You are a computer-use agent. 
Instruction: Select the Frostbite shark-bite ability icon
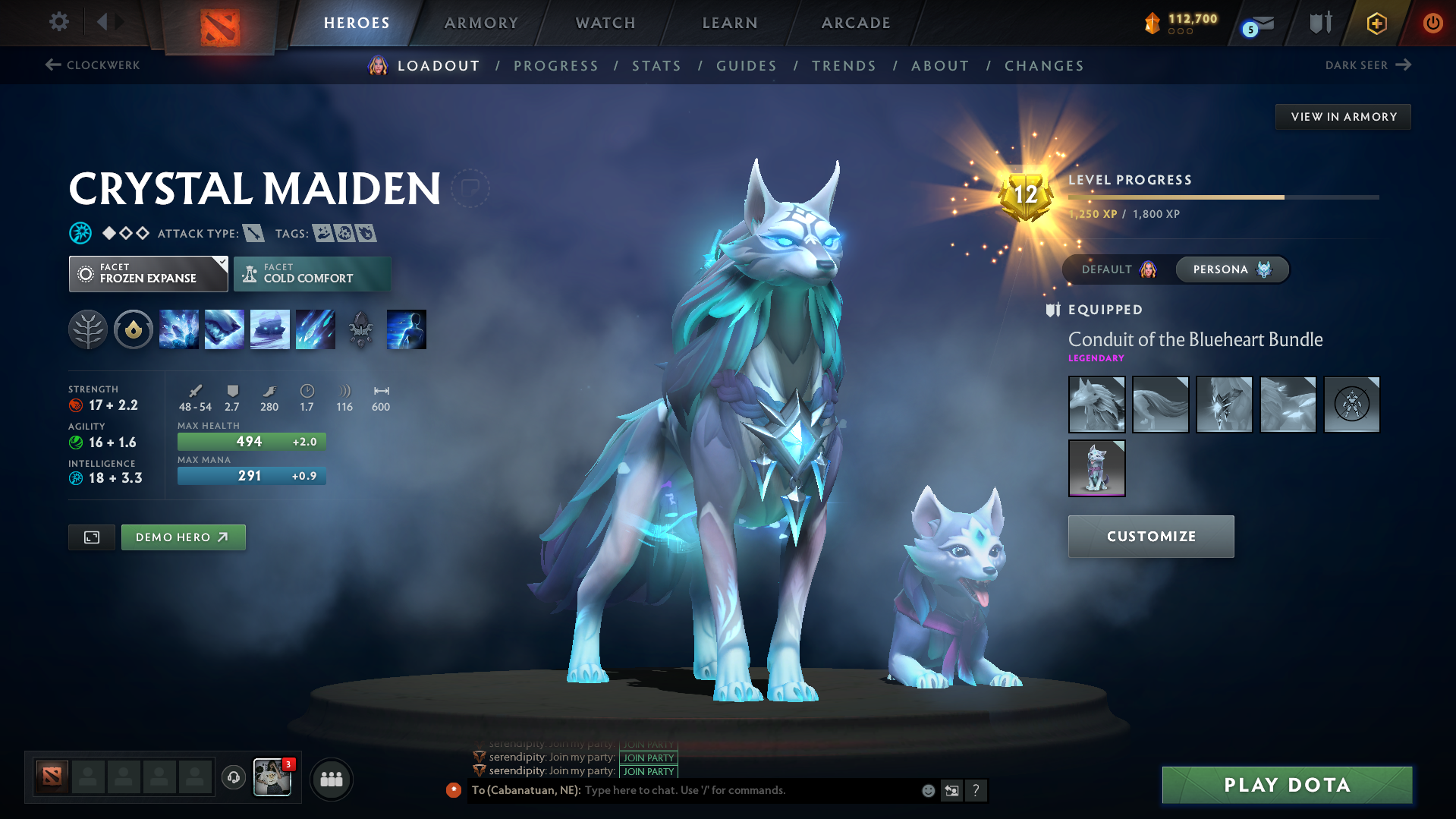(x=225, y=329)
